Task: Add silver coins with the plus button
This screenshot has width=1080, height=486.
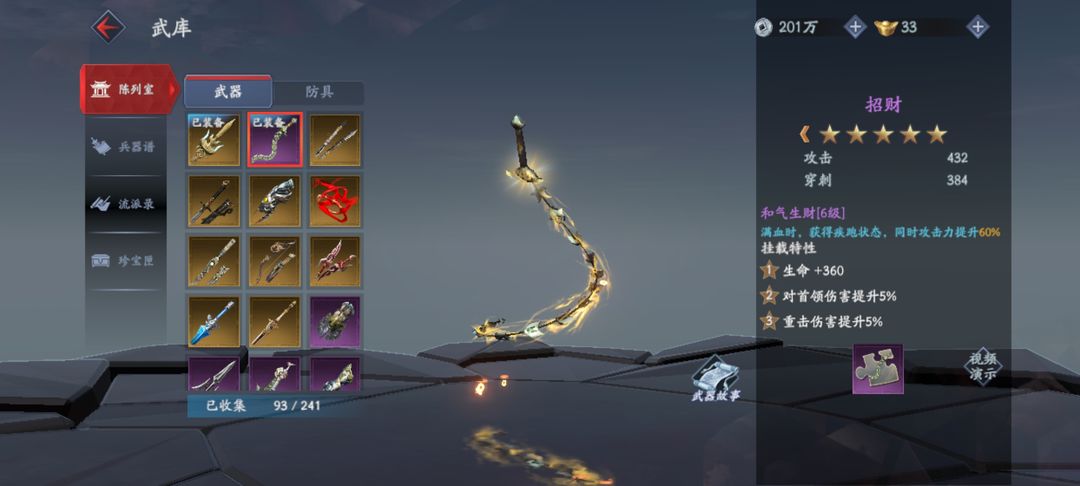Action: click(855, 27)
